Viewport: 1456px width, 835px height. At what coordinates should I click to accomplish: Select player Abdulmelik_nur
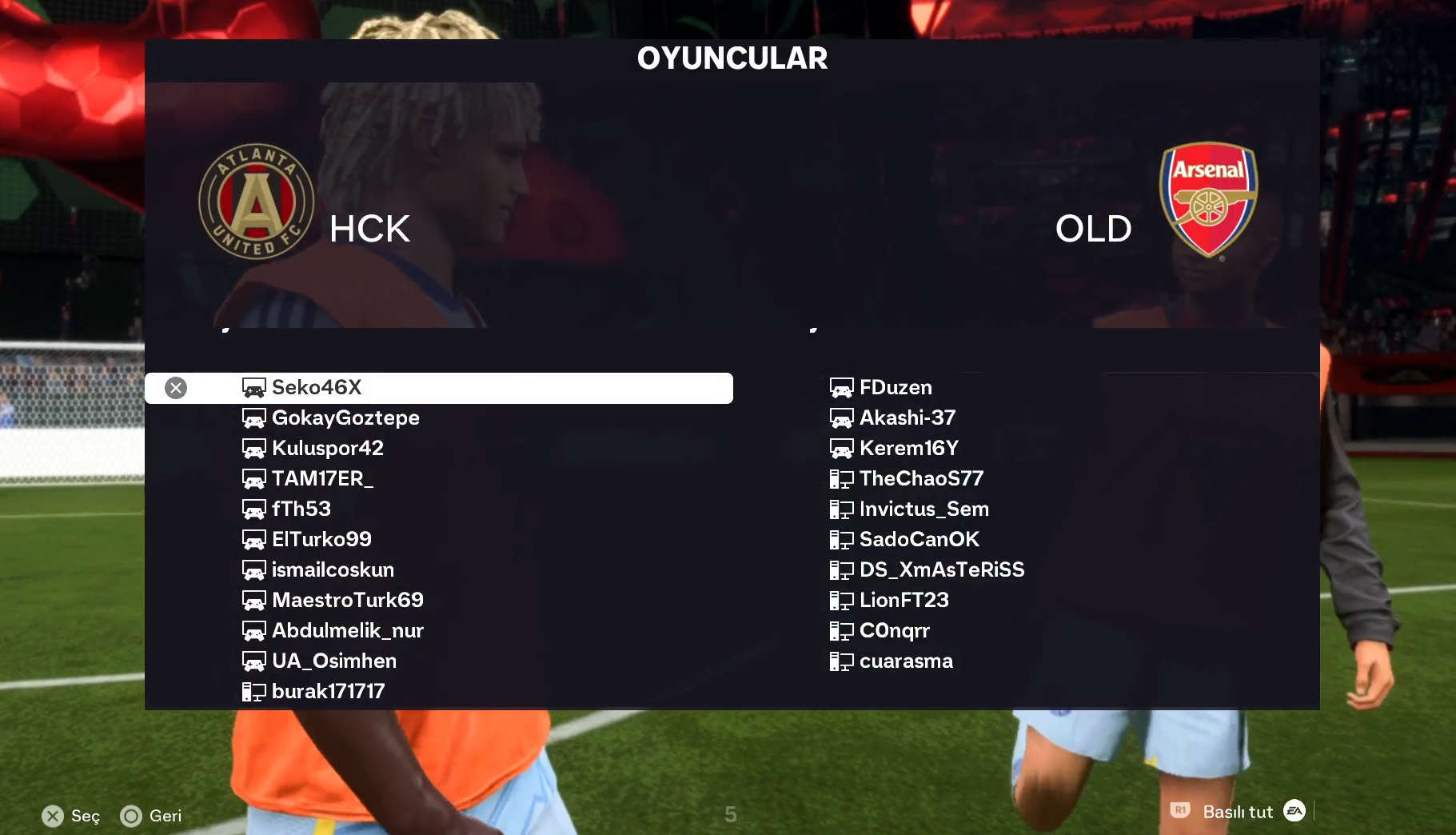click(x=347, y=631)
